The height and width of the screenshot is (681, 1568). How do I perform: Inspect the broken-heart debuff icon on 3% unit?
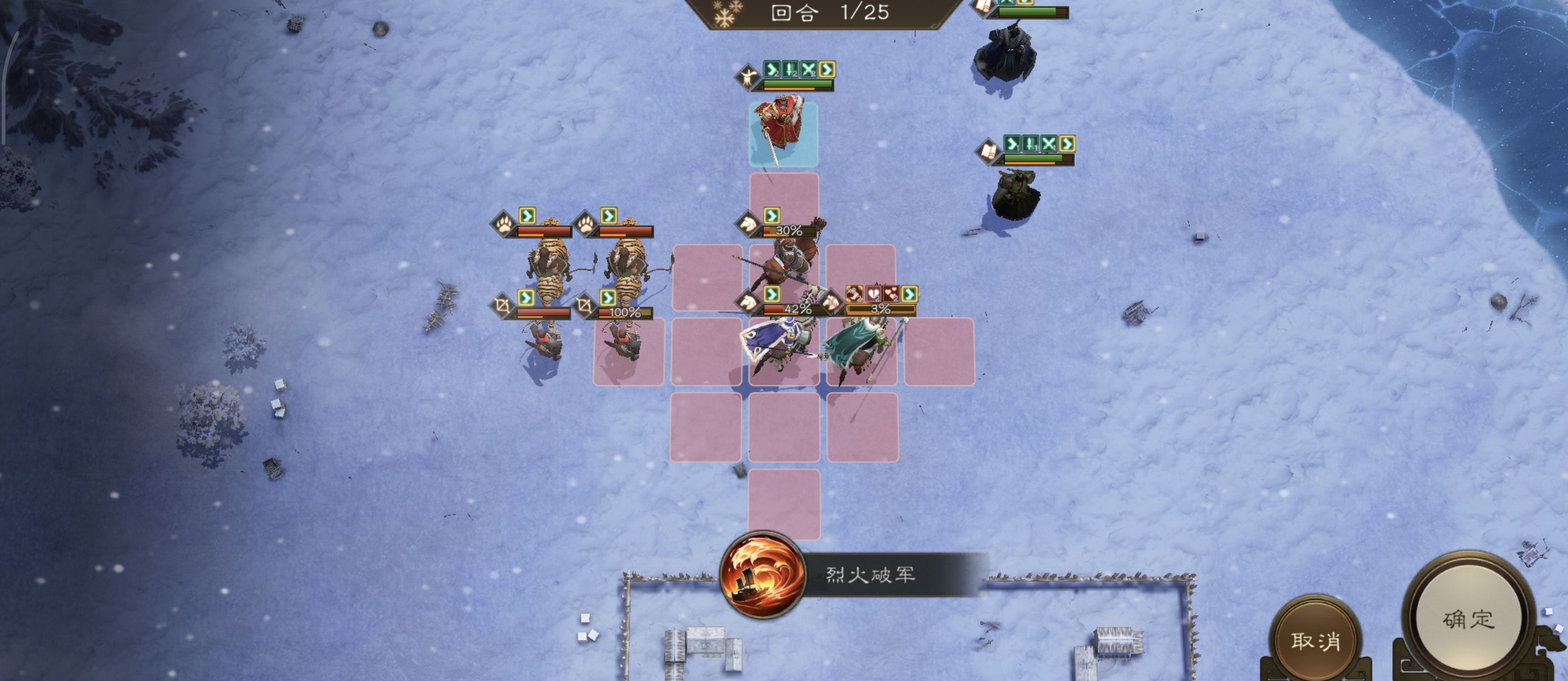[873, 296]
